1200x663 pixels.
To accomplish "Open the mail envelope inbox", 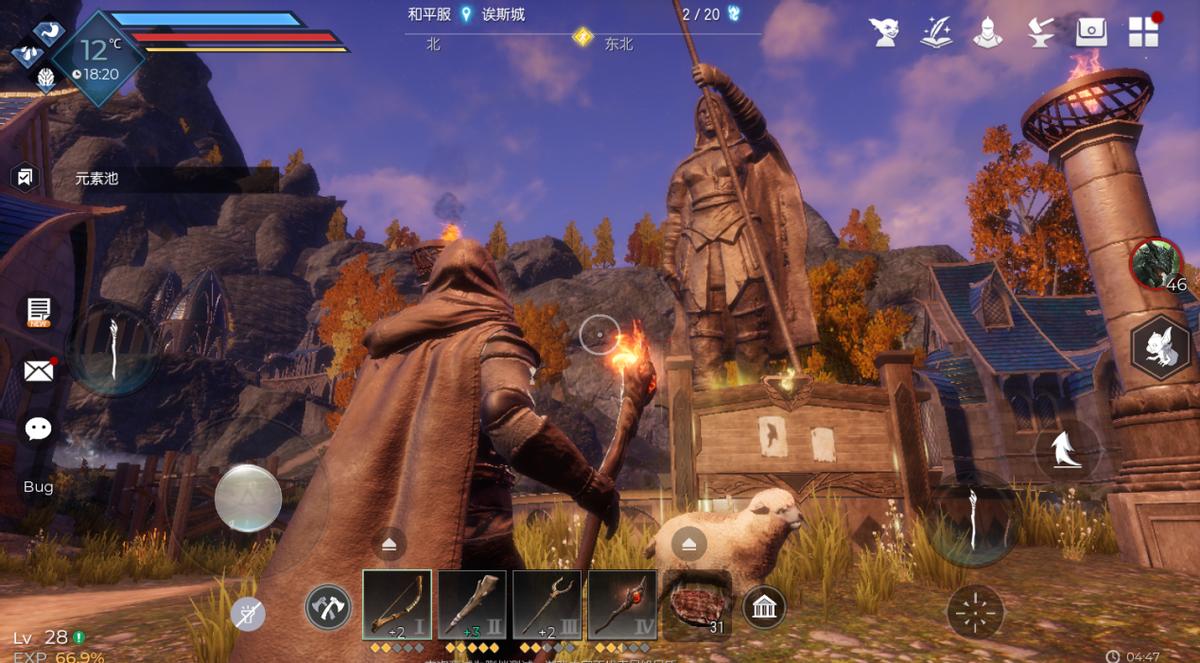I will pos(39,371).
